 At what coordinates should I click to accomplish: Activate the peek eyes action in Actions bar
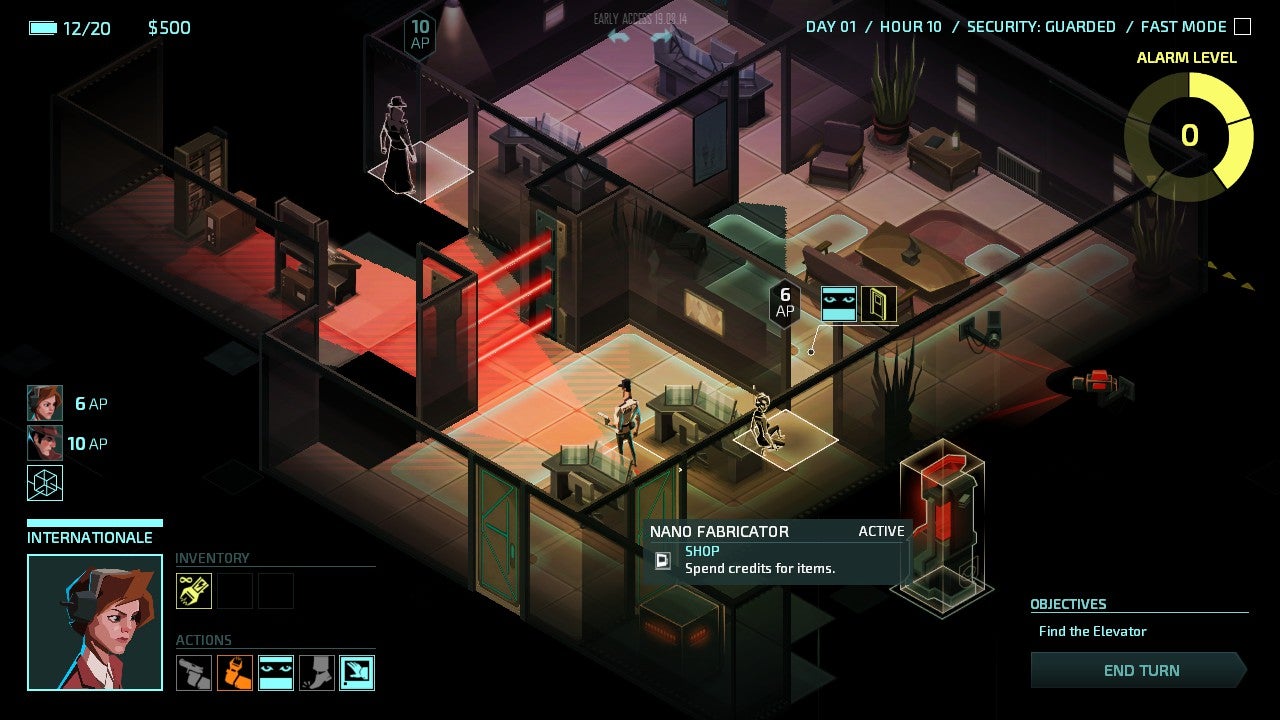coord(276,673)
